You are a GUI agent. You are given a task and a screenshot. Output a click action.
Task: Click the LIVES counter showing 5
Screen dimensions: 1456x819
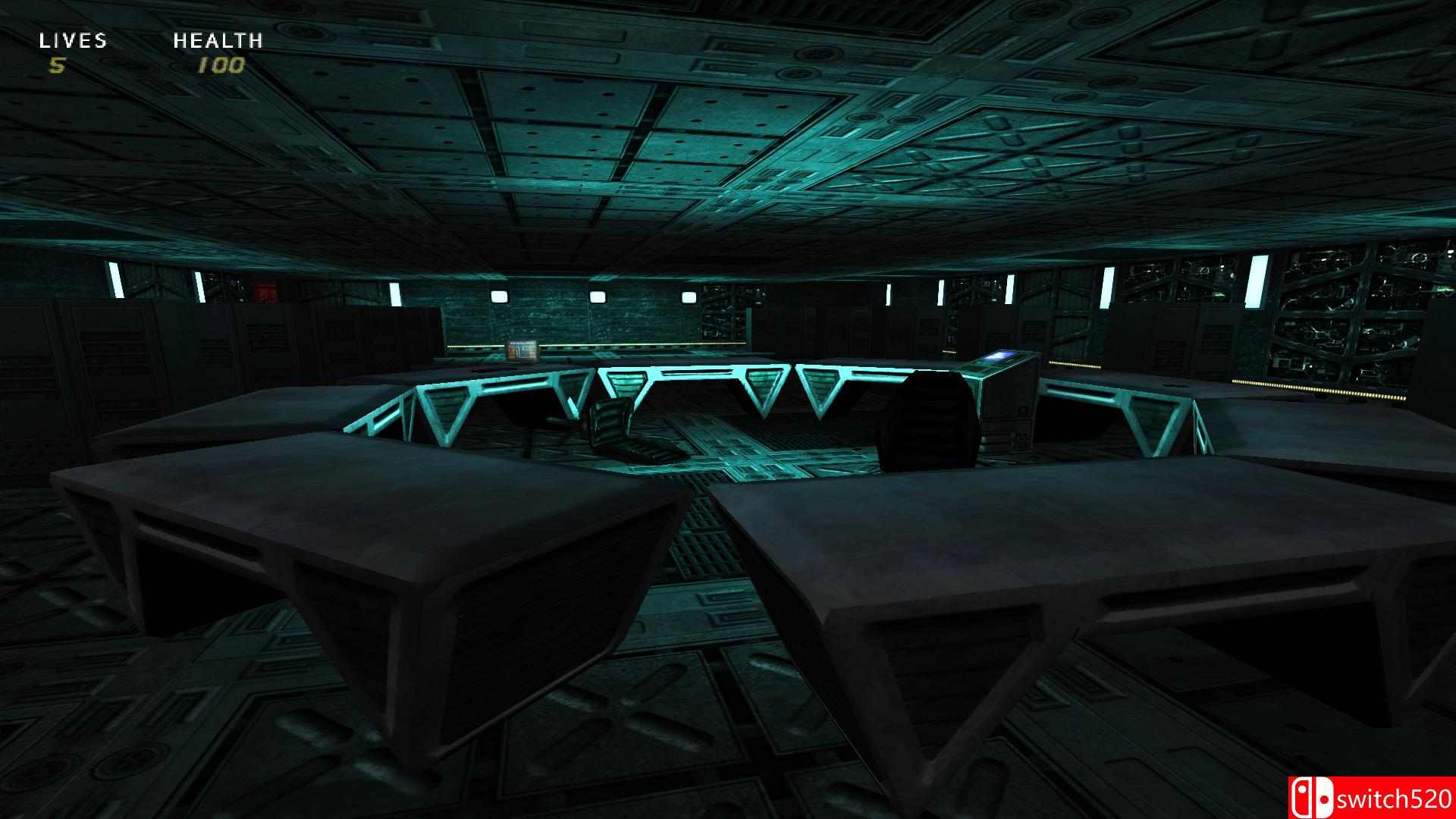click(x=57, y=67)
